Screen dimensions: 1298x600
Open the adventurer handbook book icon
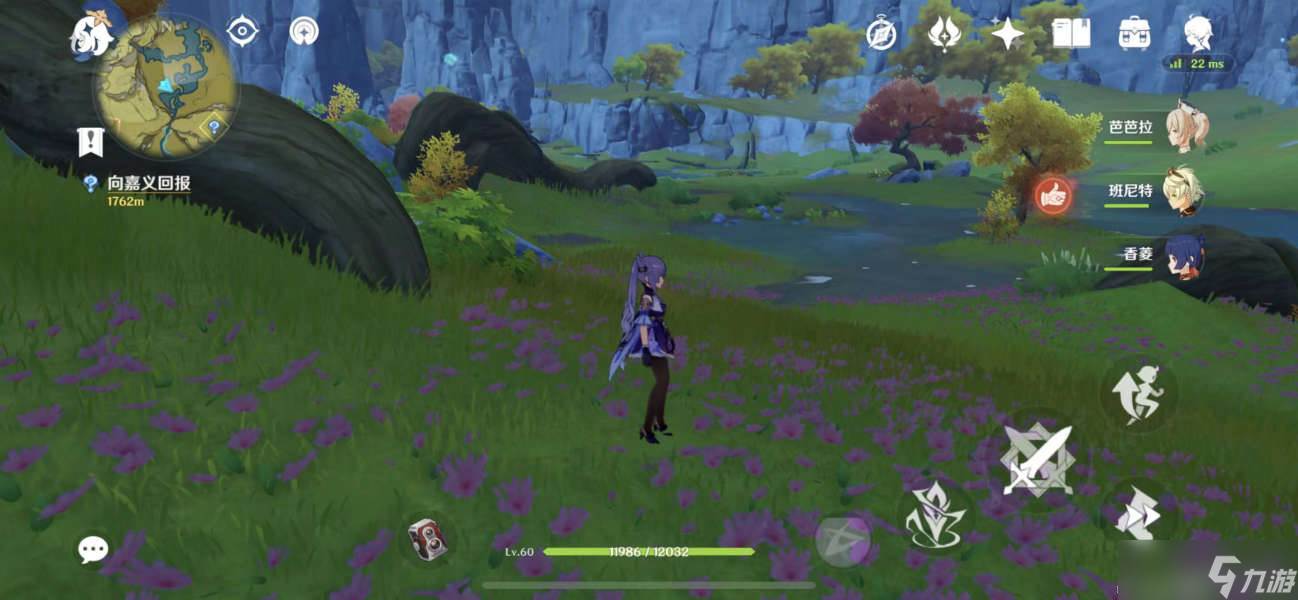pyautogui.click(x=1071, y=35)
